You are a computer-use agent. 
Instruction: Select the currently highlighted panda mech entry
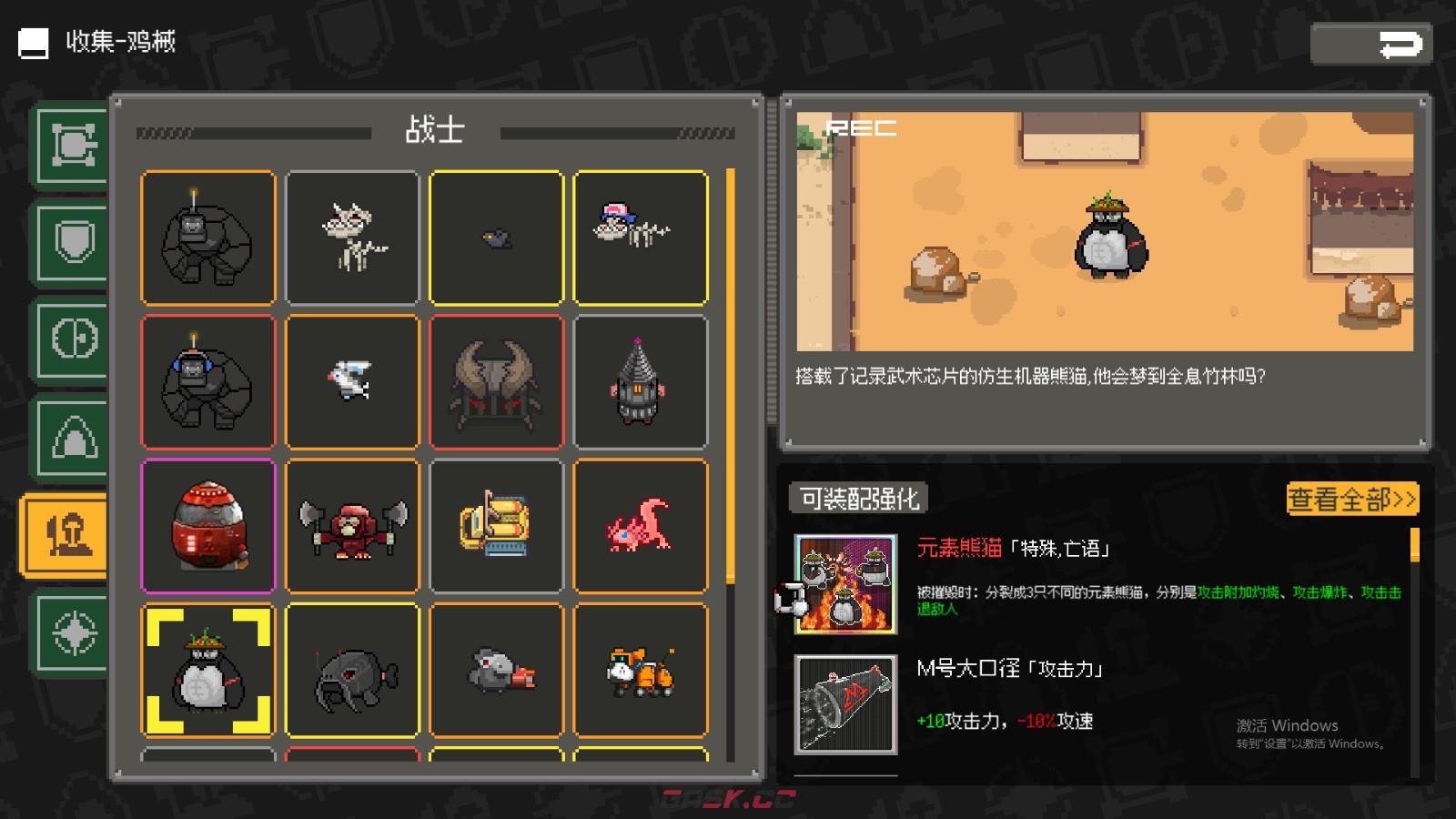pyautogui.click(x=207, y=671)
